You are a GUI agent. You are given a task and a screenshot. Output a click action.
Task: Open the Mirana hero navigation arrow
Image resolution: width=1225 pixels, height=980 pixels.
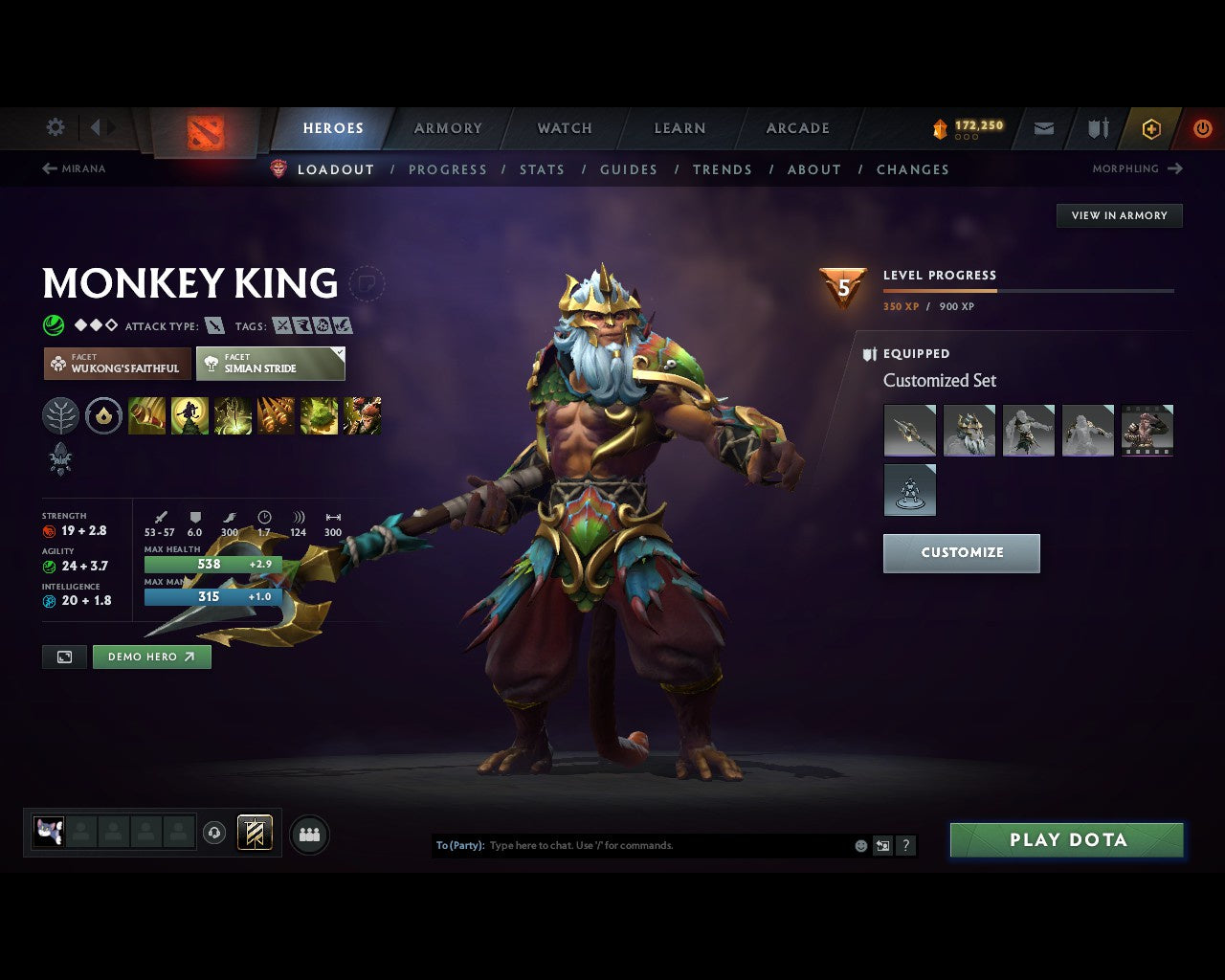coord(49,168)
